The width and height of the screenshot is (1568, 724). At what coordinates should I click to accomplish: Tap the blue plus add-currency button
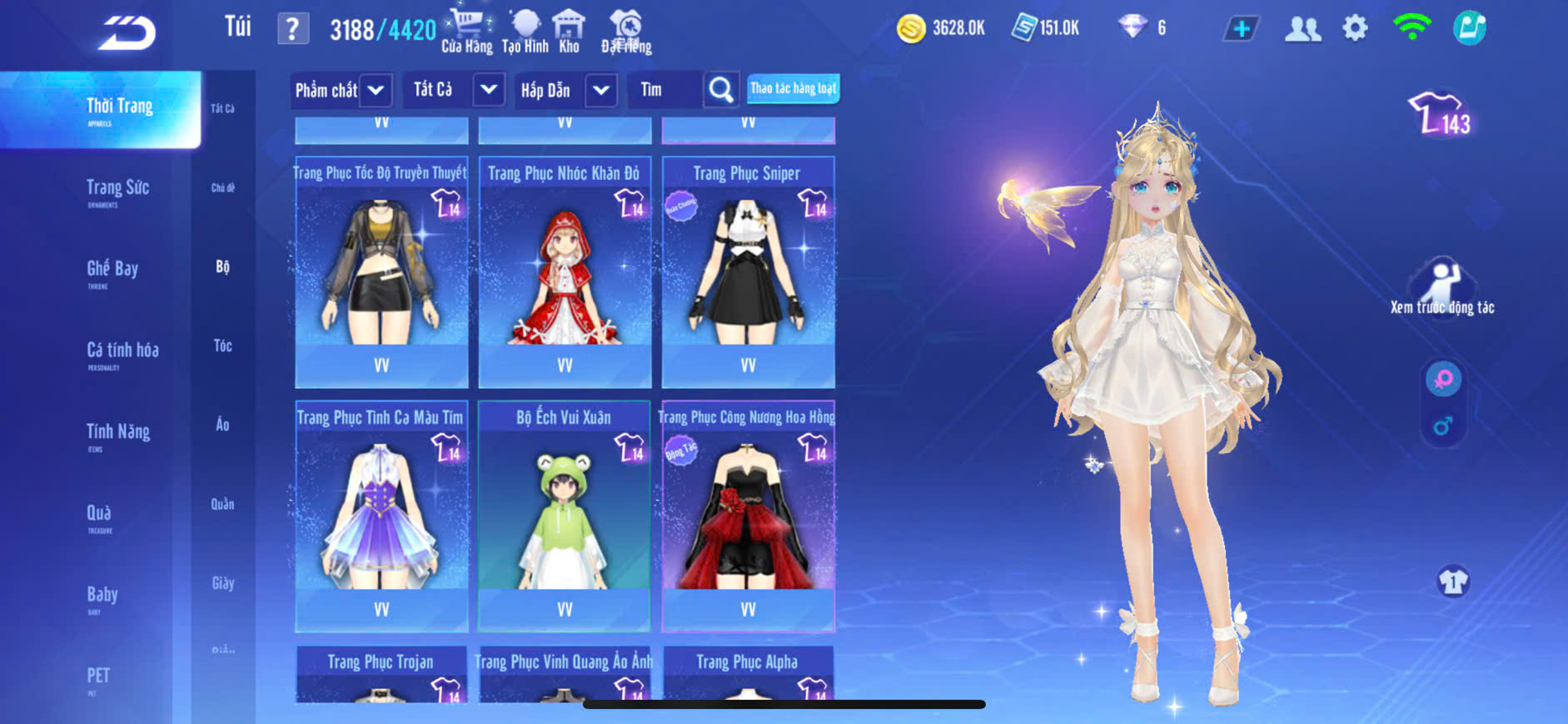coord(1241,29)
